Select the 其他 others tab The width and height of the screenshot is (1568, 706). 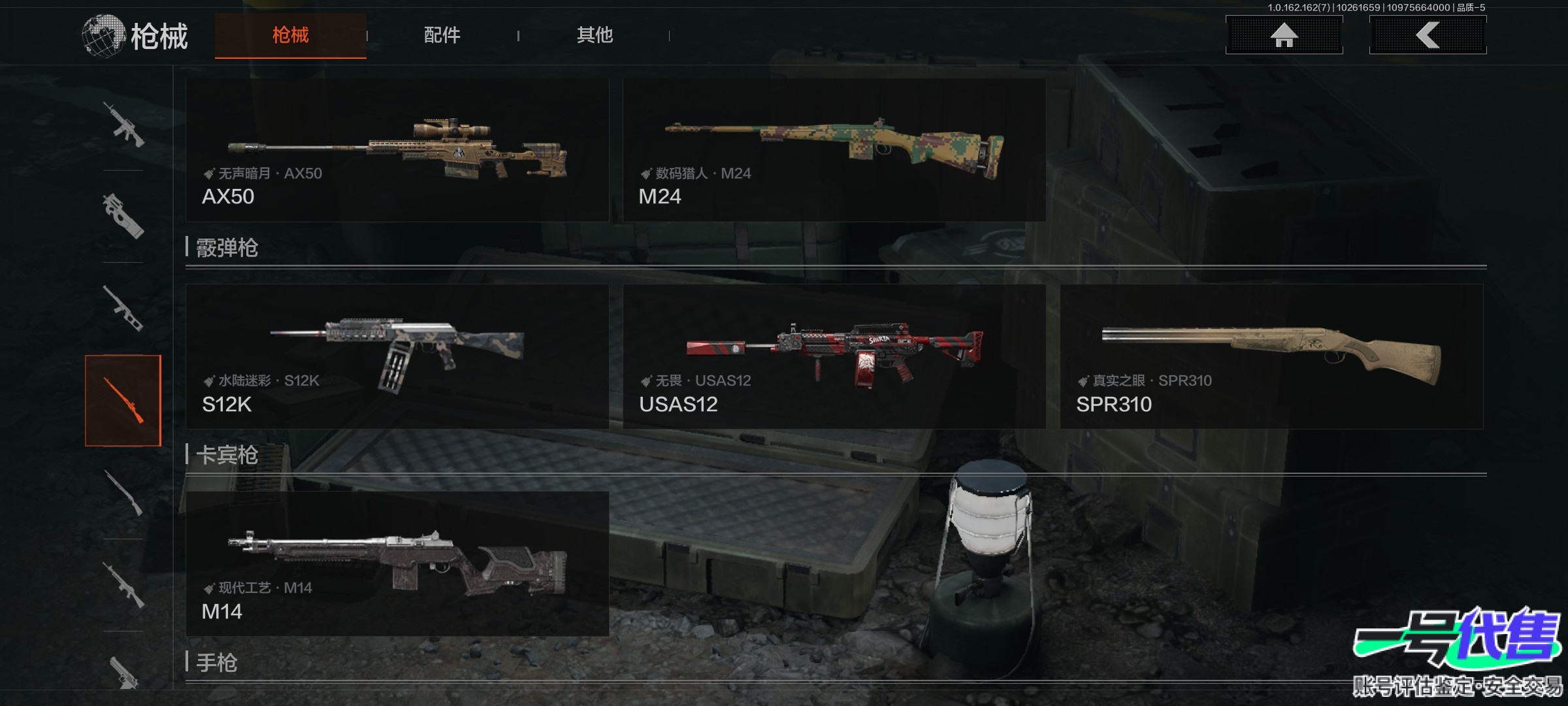click(595, 35)
